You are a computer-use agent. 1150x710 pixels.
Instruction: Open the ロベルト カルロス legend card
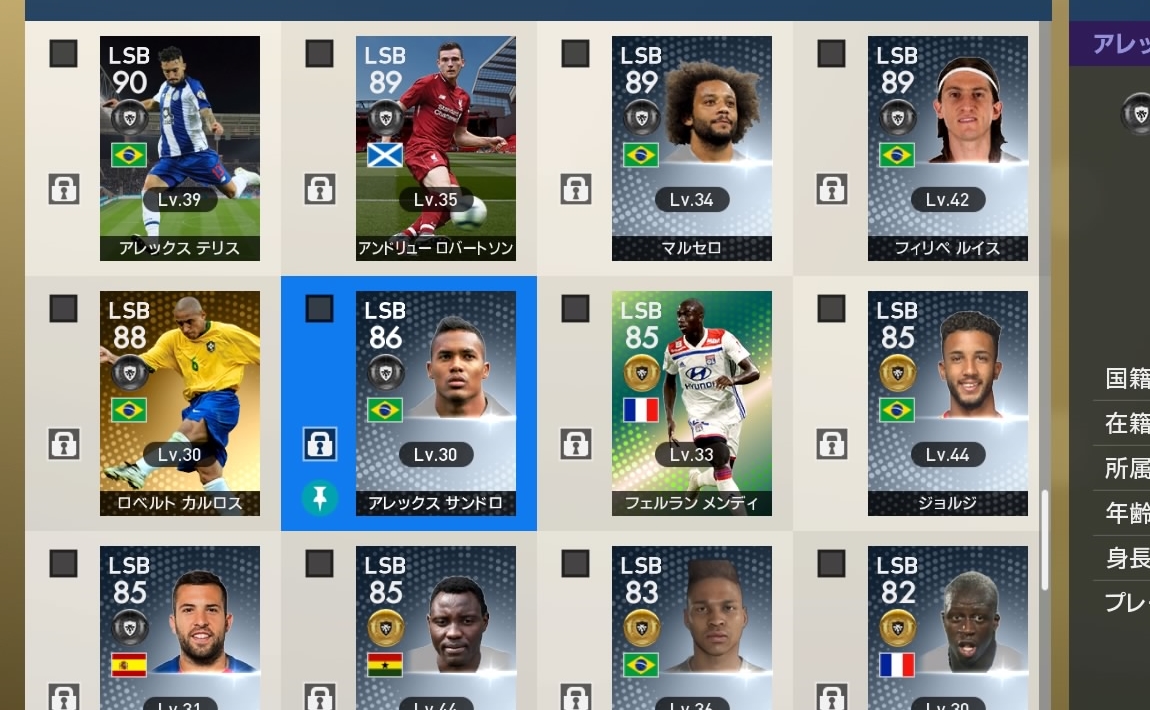click(180, 403)
